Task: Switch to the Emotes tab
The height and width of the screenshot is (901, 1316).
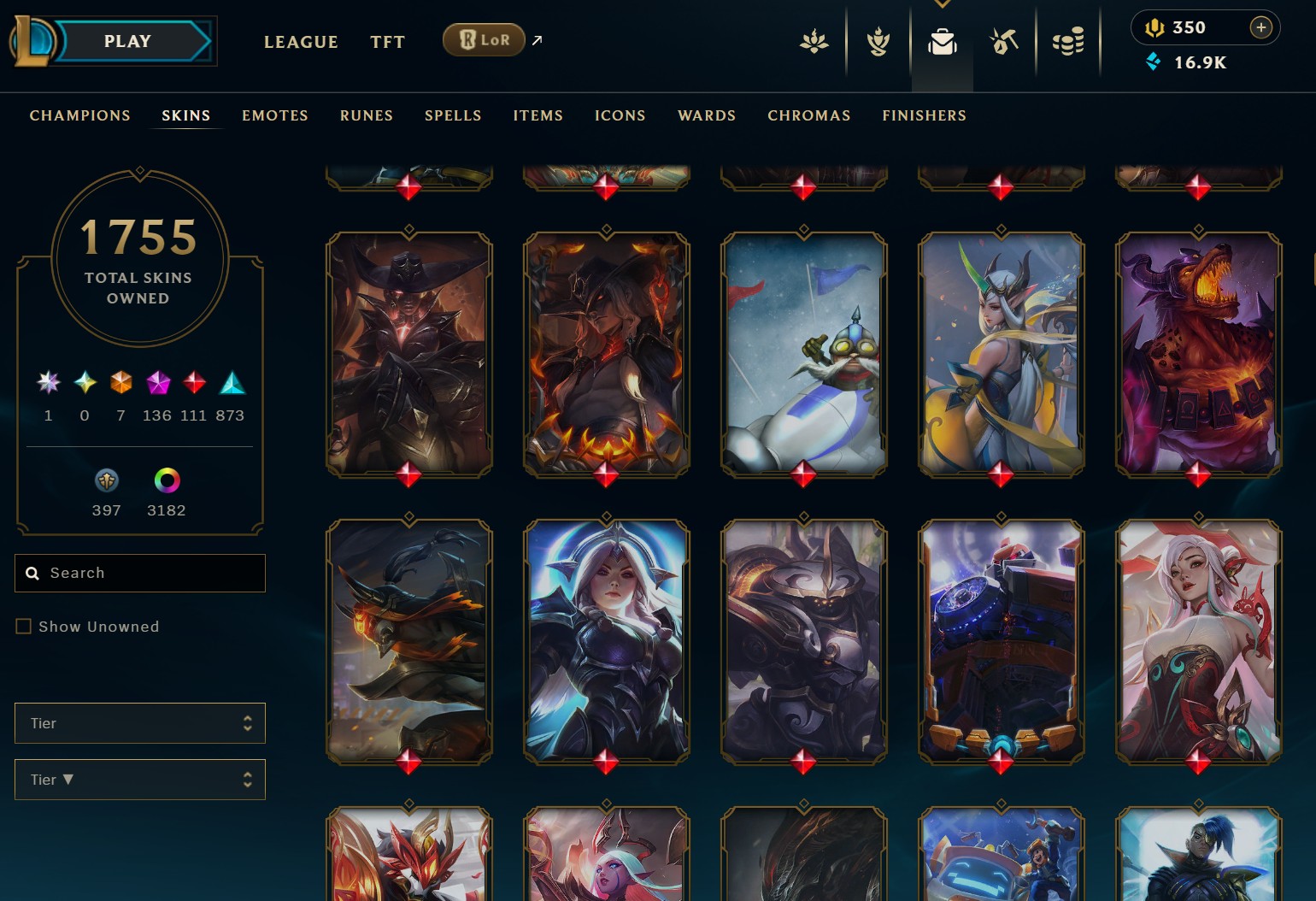Action: tap(275, 115)
